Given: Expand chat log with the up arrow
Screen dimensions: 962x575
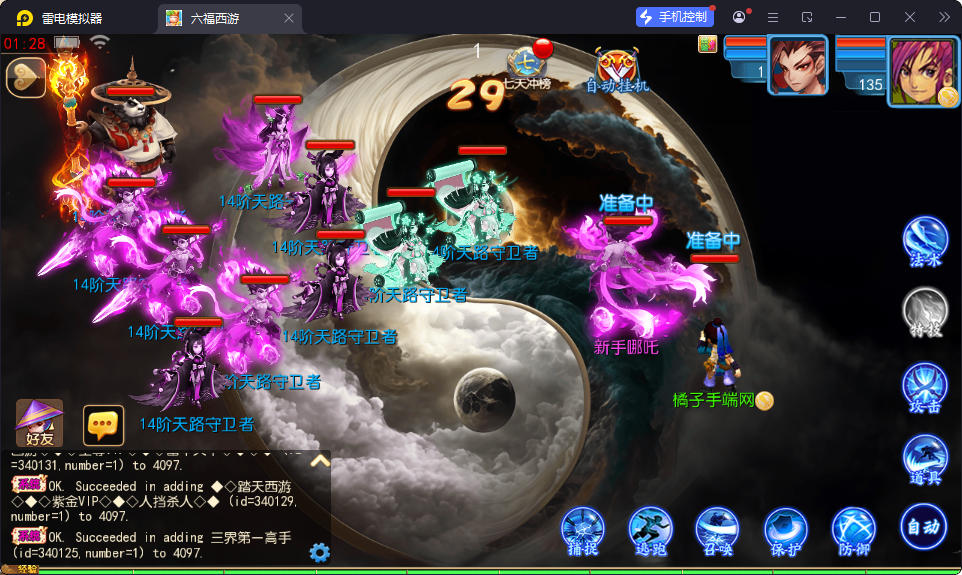Looking at the screenshot, I should (x=320, y=461).
